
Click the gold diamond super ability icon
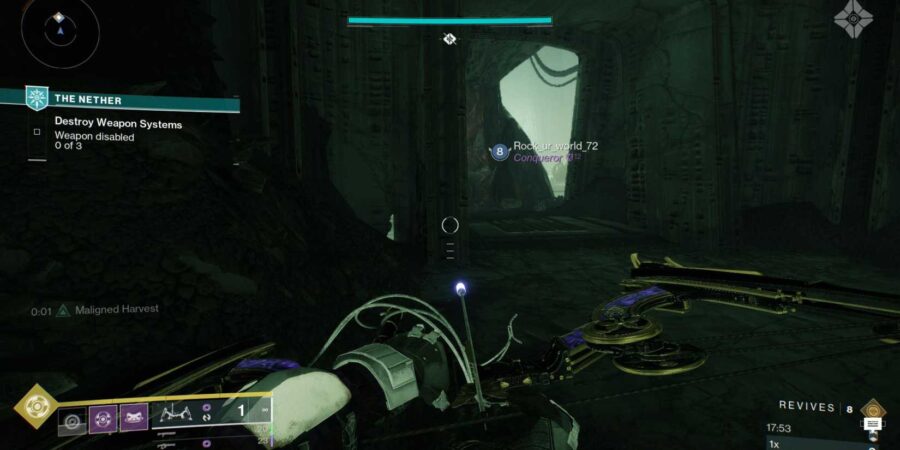tap(36, 406)
